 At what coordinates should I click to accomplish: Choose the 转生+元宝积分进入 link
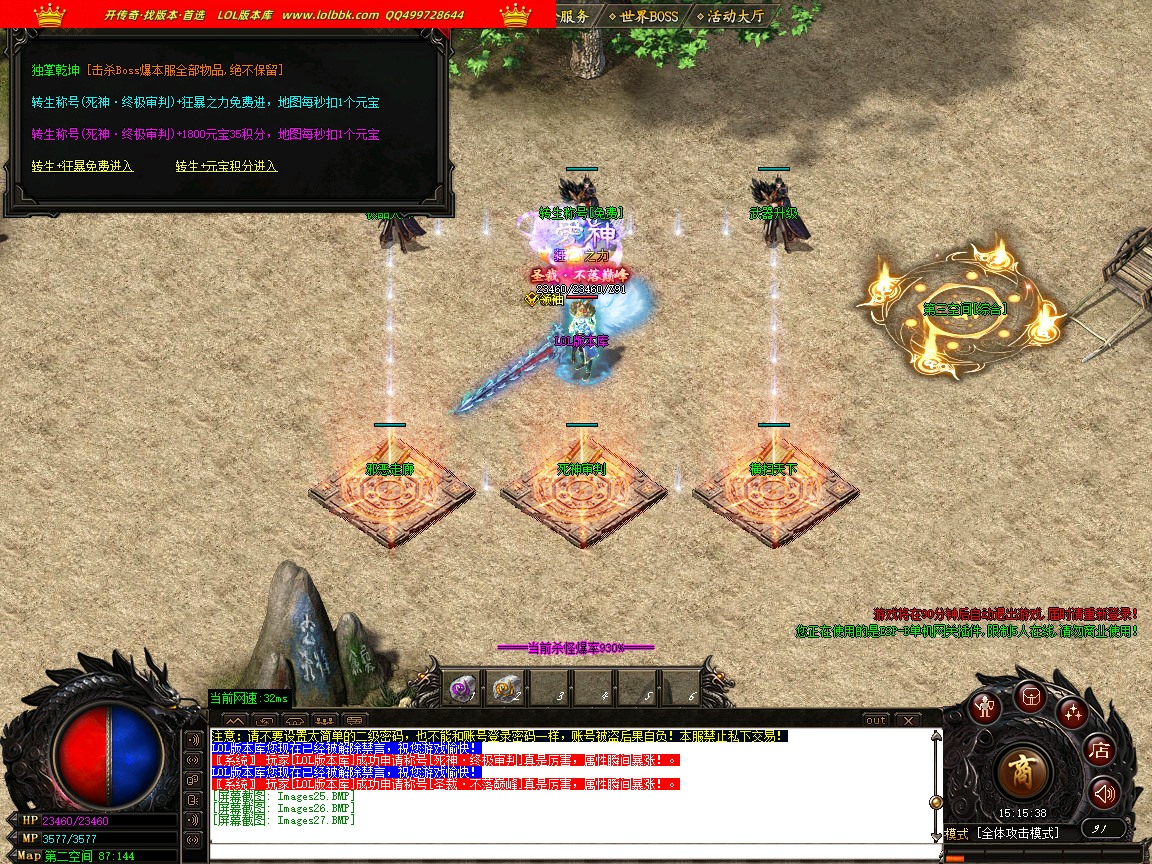[x=226, y=166]
